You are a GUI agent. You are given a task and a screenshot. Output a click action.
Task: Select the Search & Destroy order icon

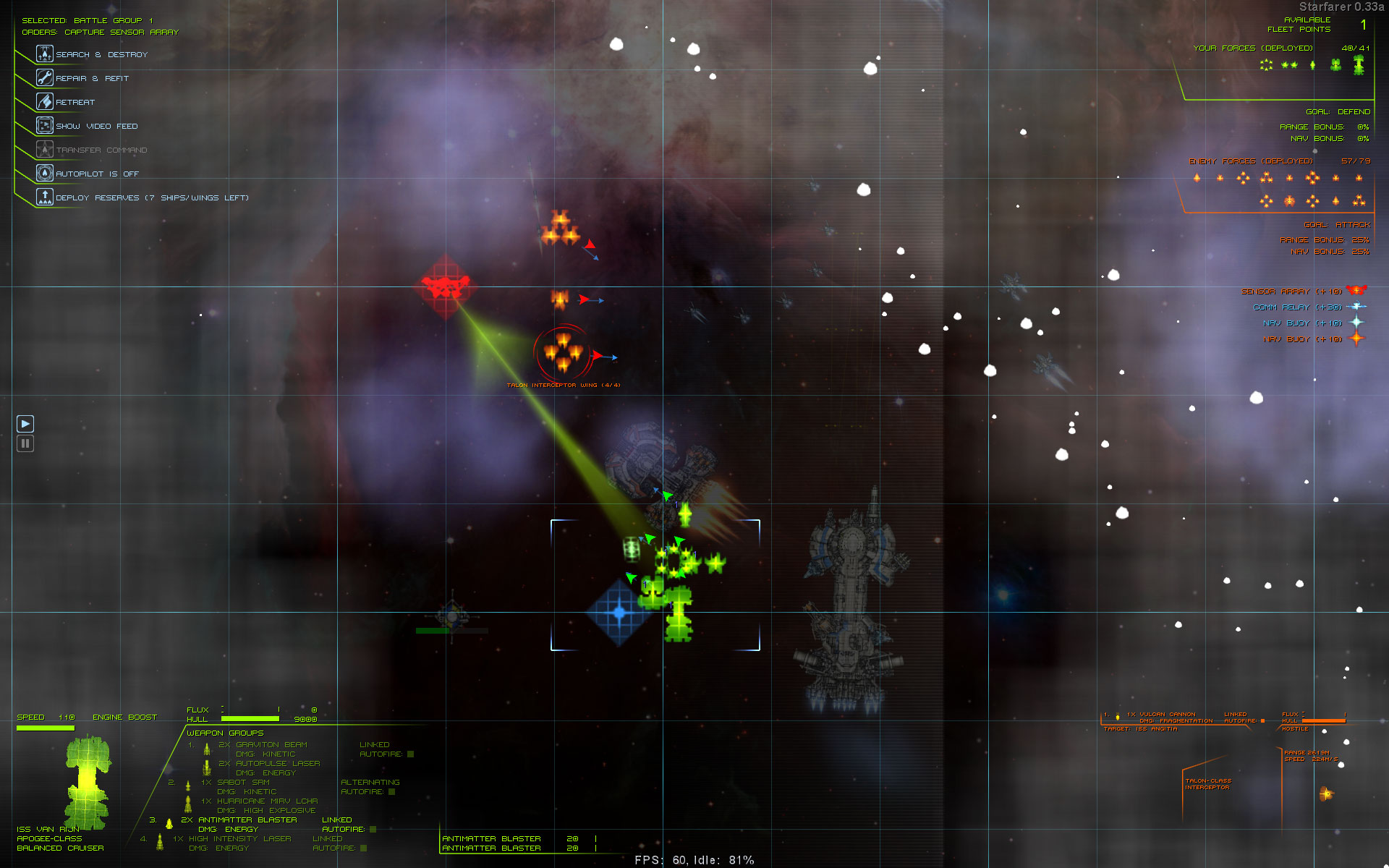pyautogui.click(x=45, y=54)
